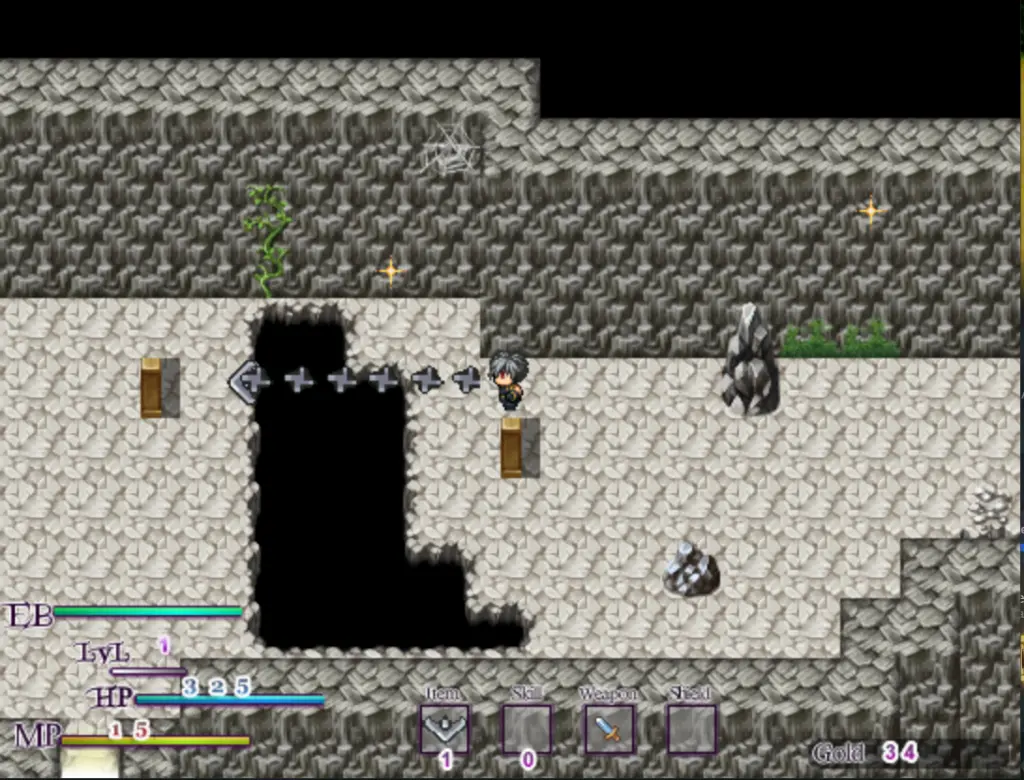Open the empty Shield slot
This screenshot has width=1024, height=780.
point(691,729)
